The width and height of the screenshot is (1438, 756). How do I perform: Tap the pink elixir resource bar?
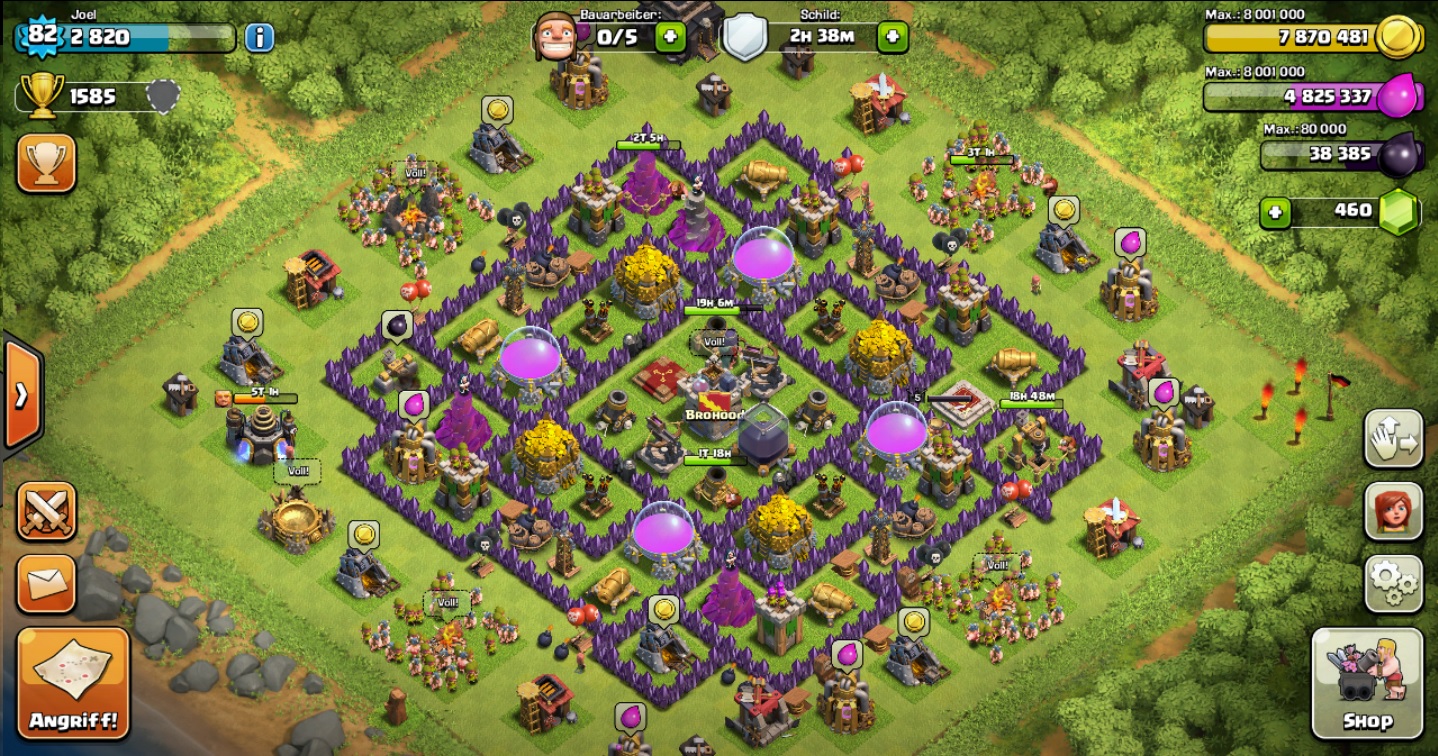(x=1300, y=97)
